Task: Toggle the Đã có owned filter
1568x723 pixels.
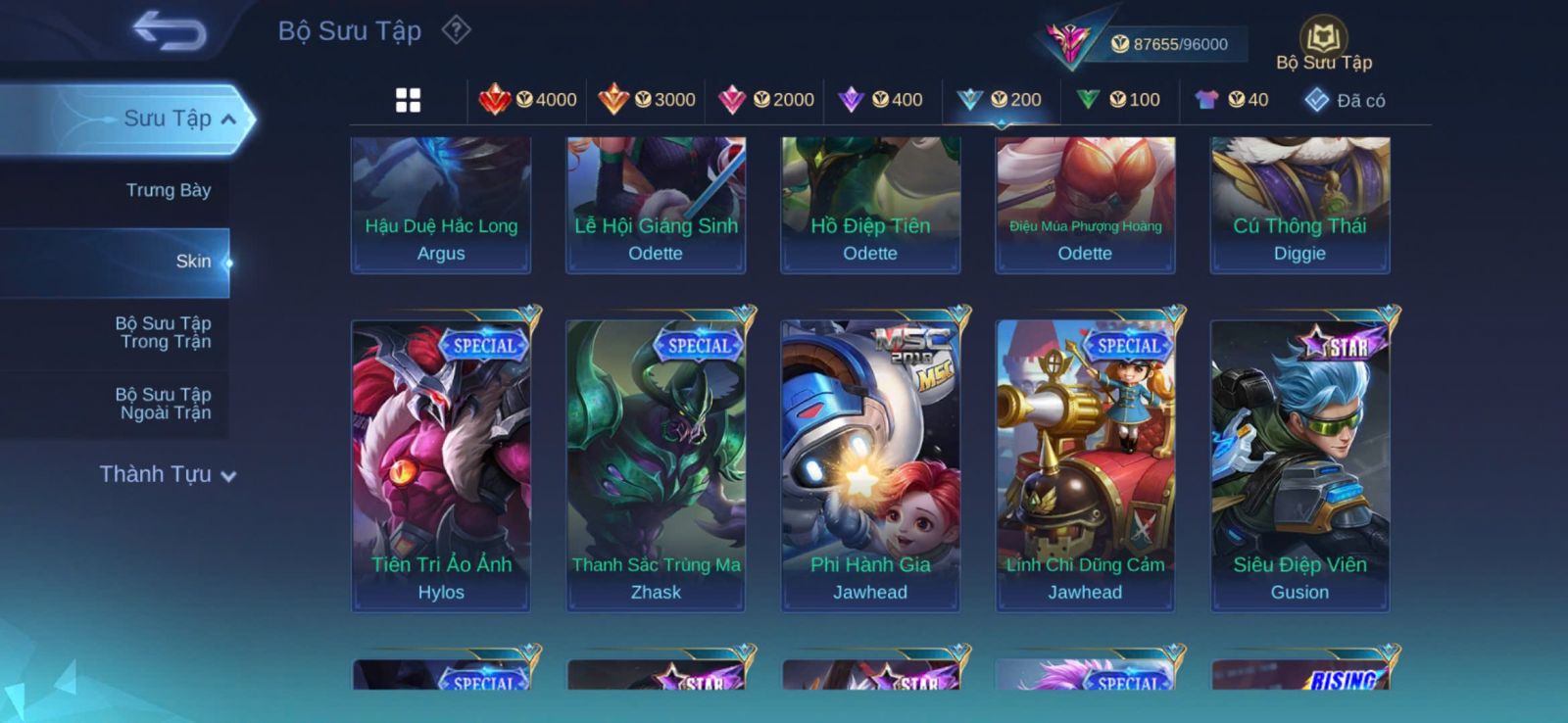Action: 1346,100
